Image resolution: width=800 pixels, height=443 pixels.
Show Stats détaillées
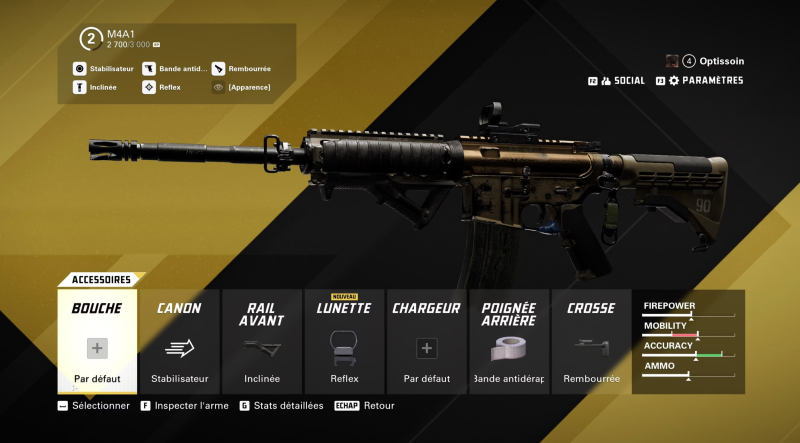[287, 406]
